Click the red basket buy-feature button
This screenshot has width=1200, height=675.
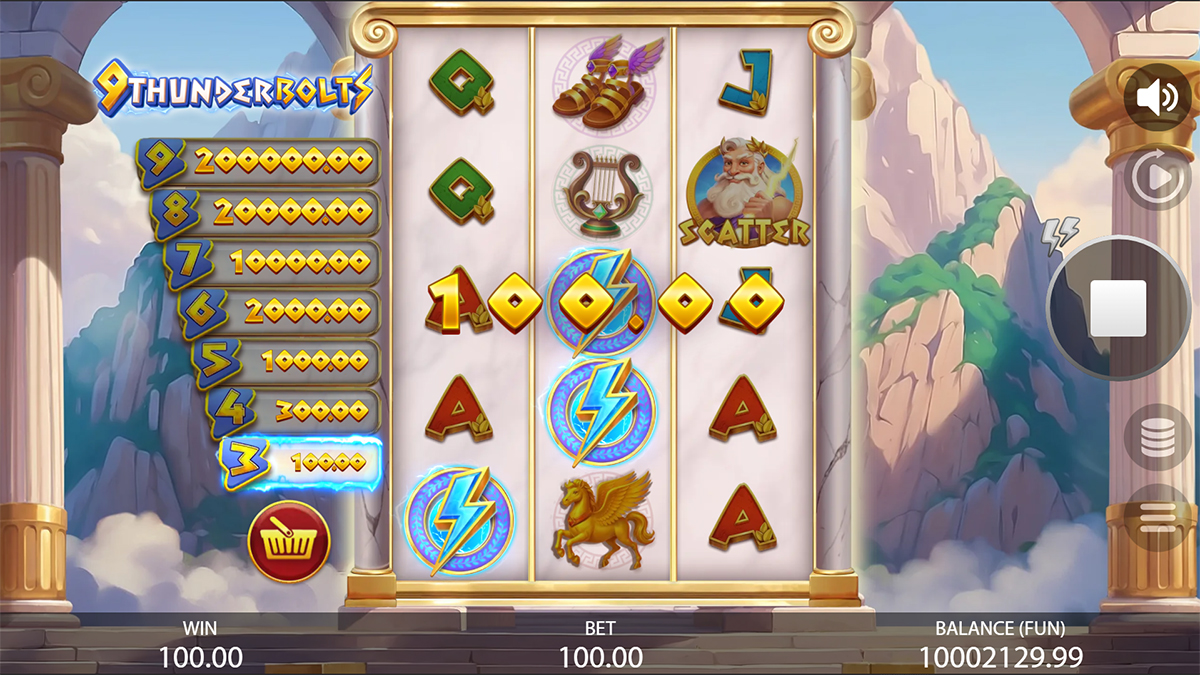pos(289,542)
